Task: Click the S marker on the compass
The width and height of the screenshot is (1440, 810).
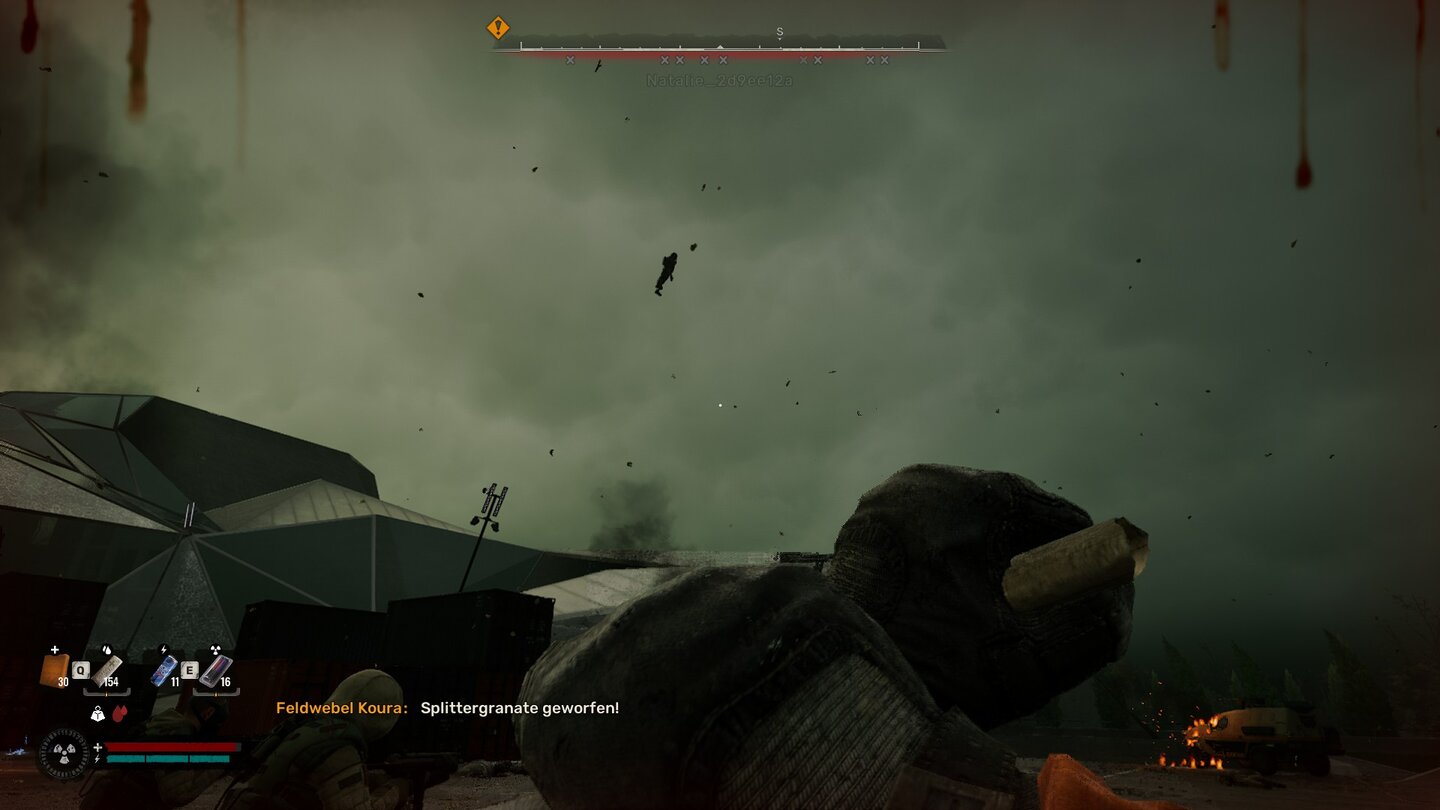Action: point(779,33)
